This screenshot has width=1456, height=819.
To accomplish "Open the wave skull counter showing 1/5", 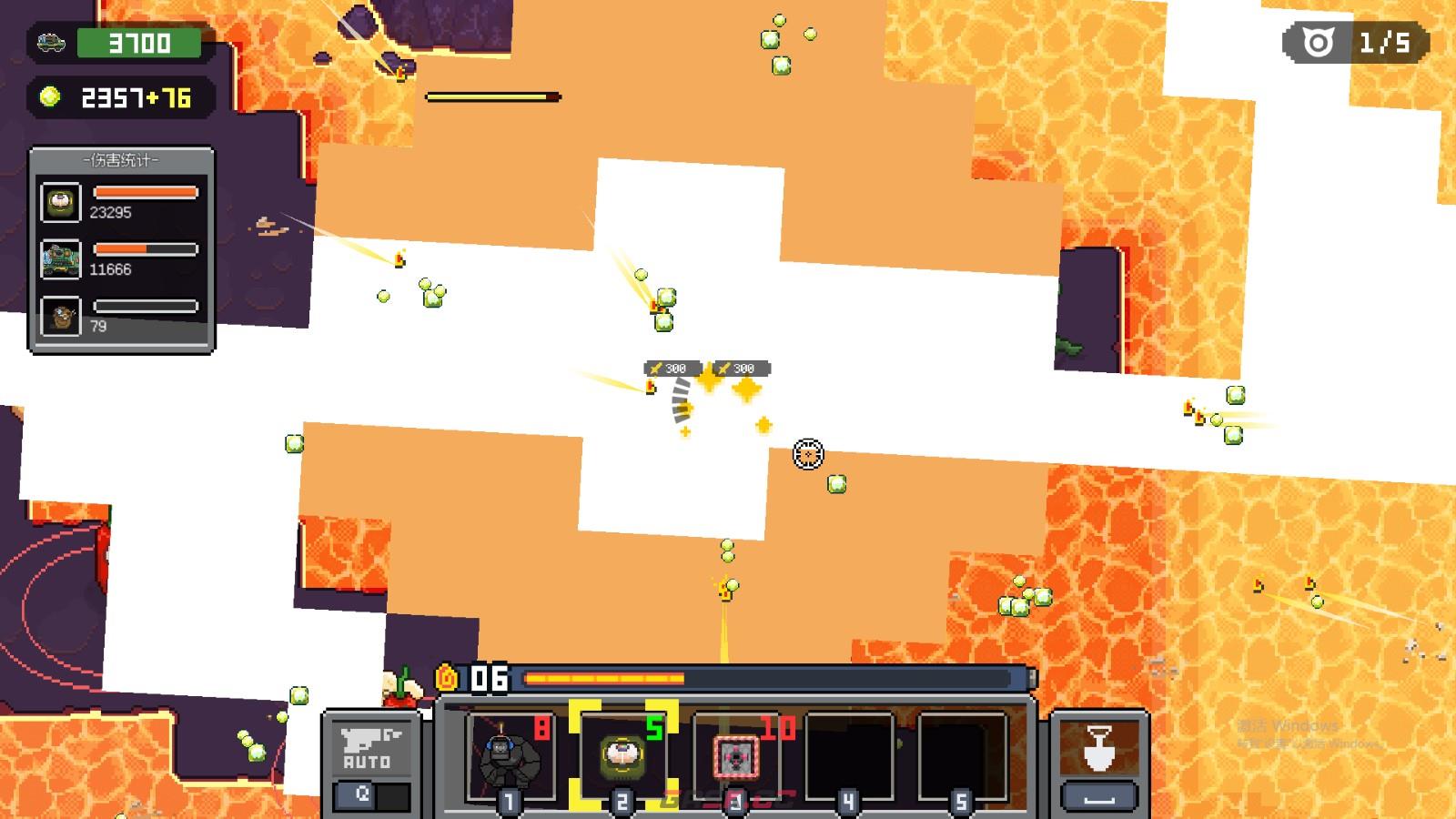I will pos(1356,43).
